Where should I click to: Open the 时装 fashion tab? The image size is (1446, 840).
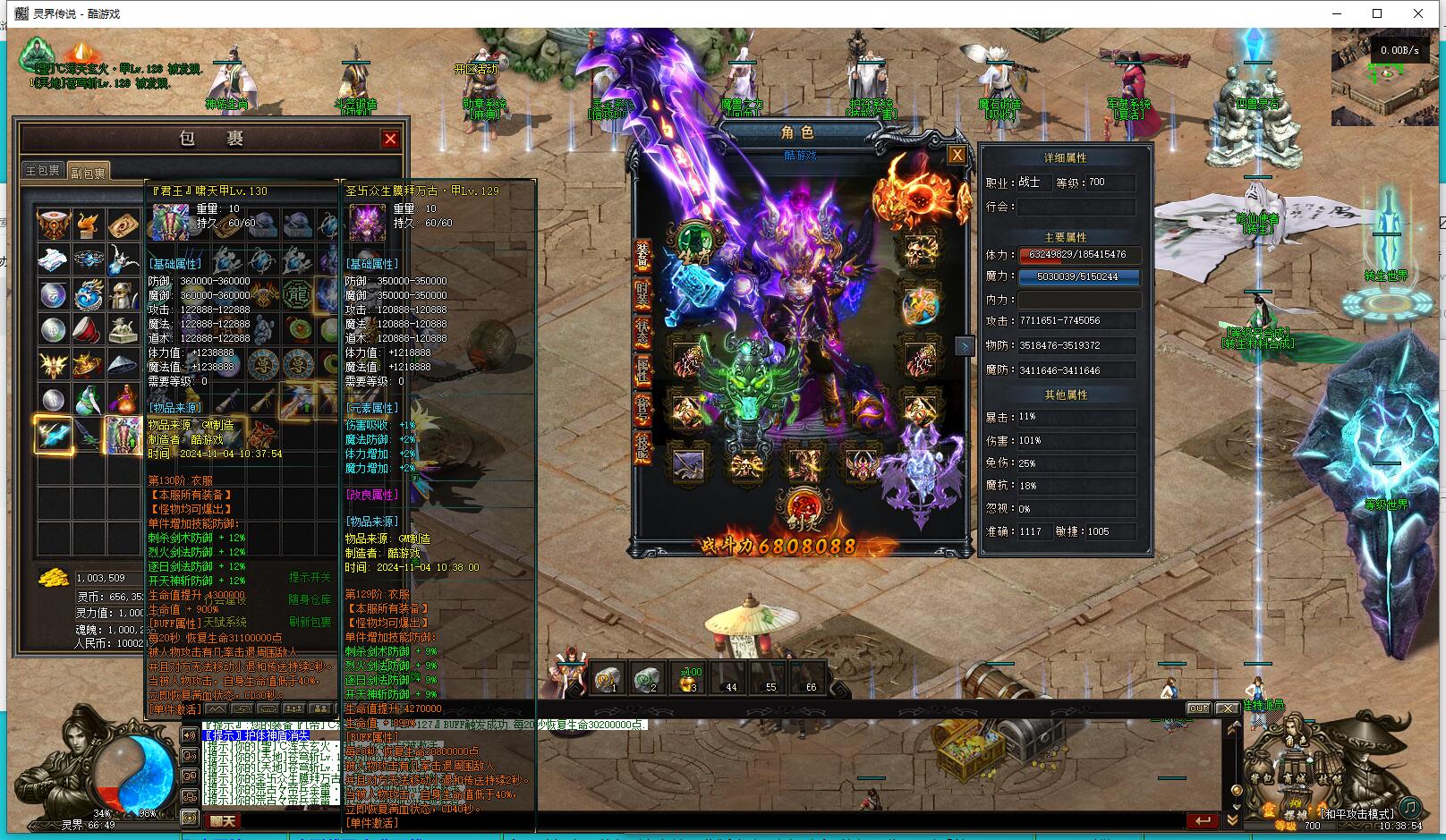coord(642,294)
